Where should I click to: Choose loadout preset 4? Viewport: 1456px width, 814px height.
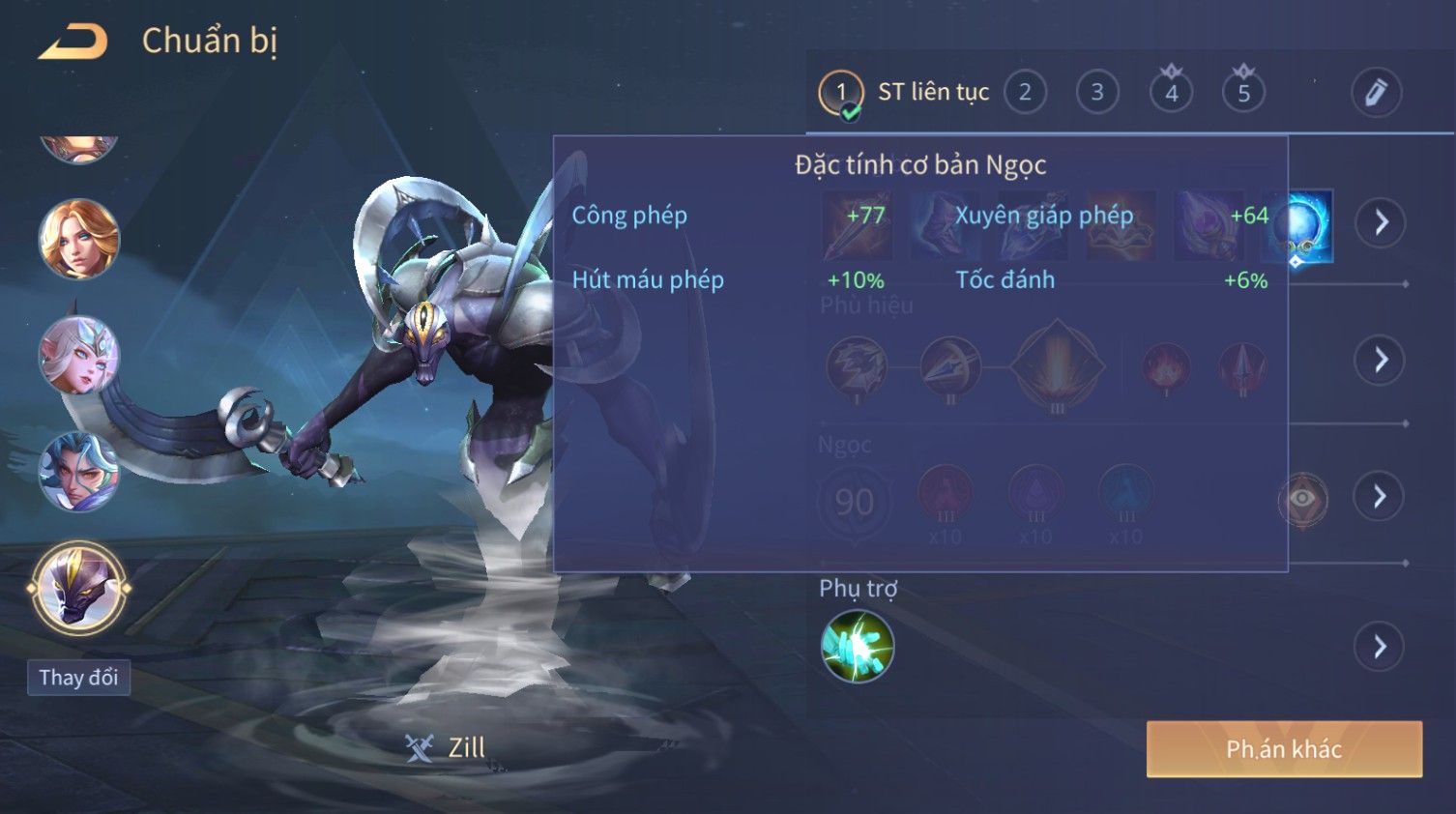click(x=1171, y=93)
